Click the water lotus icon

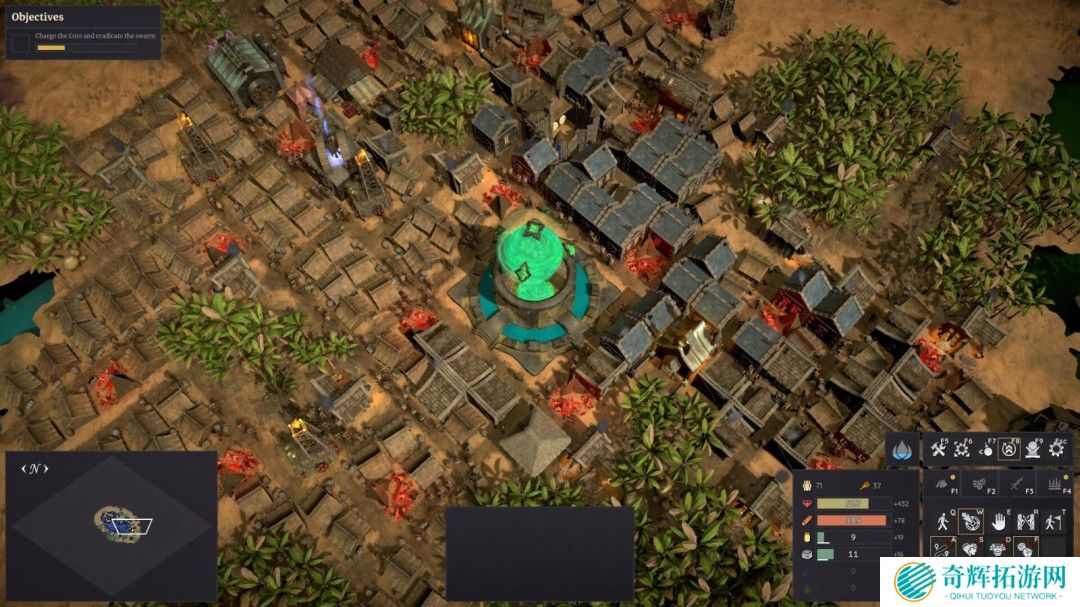pos(900,450)
